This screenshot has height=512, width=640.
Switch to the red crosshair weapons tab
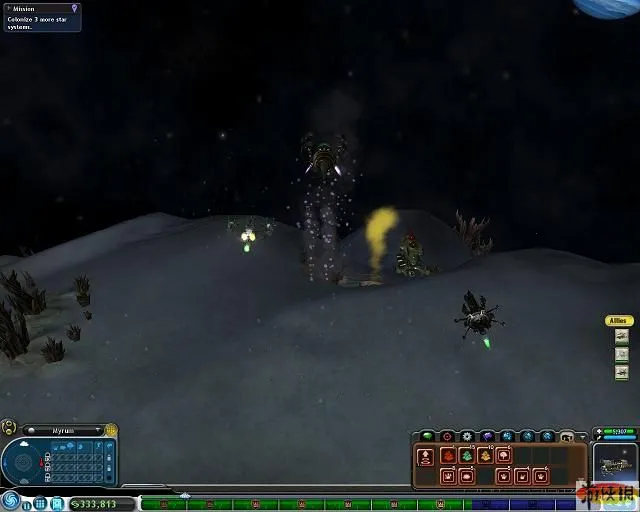447,437
